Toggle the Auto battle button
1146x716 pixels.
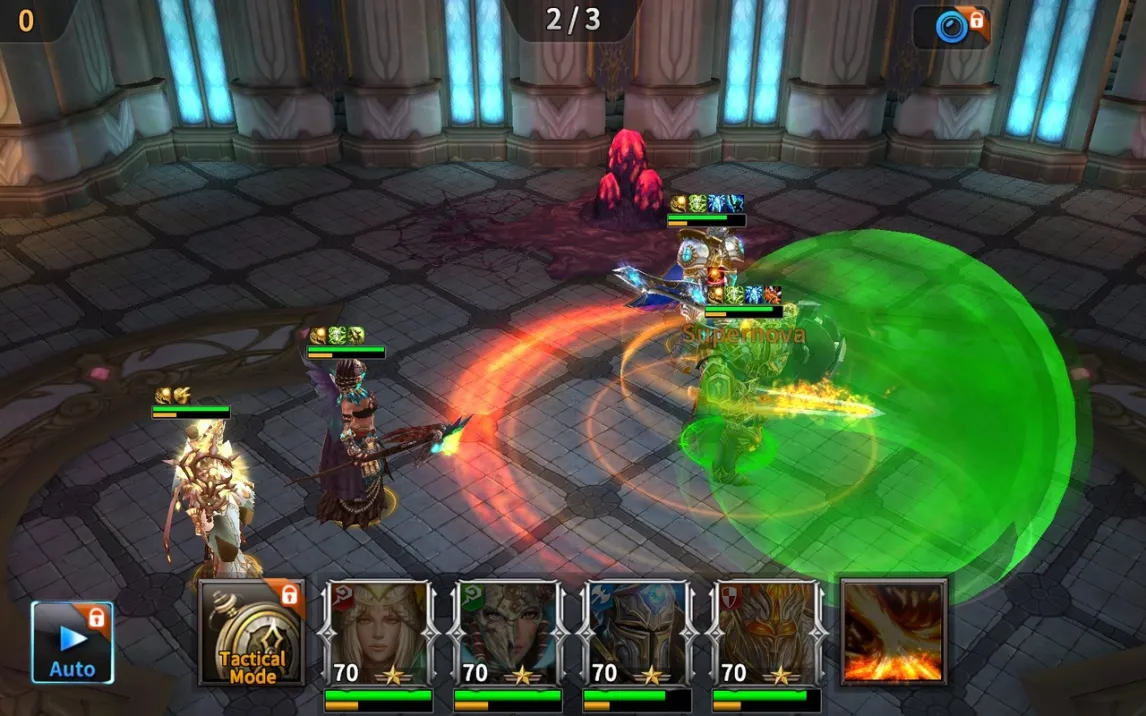(72, 642)
